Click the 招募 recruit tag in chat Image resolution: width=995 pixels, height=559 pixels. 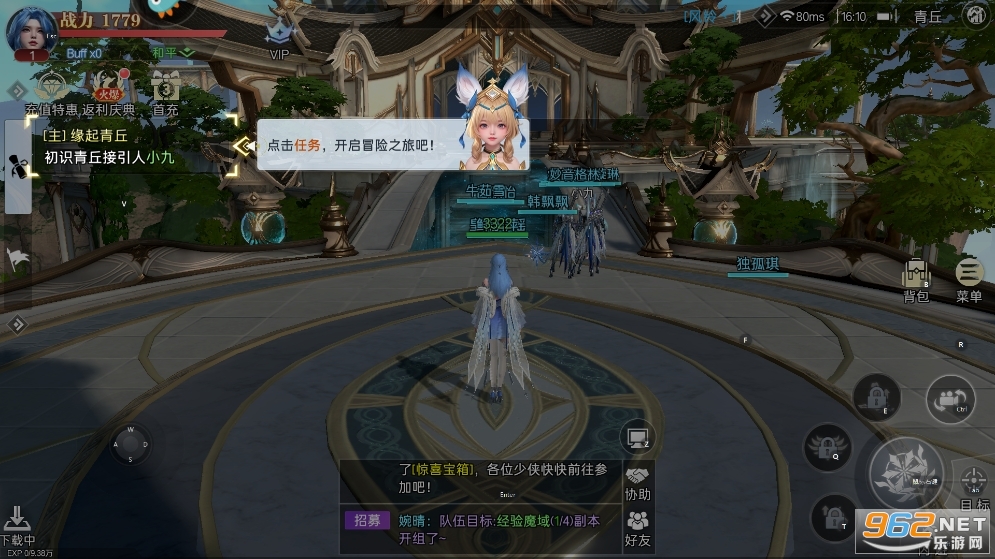(367, 520)
